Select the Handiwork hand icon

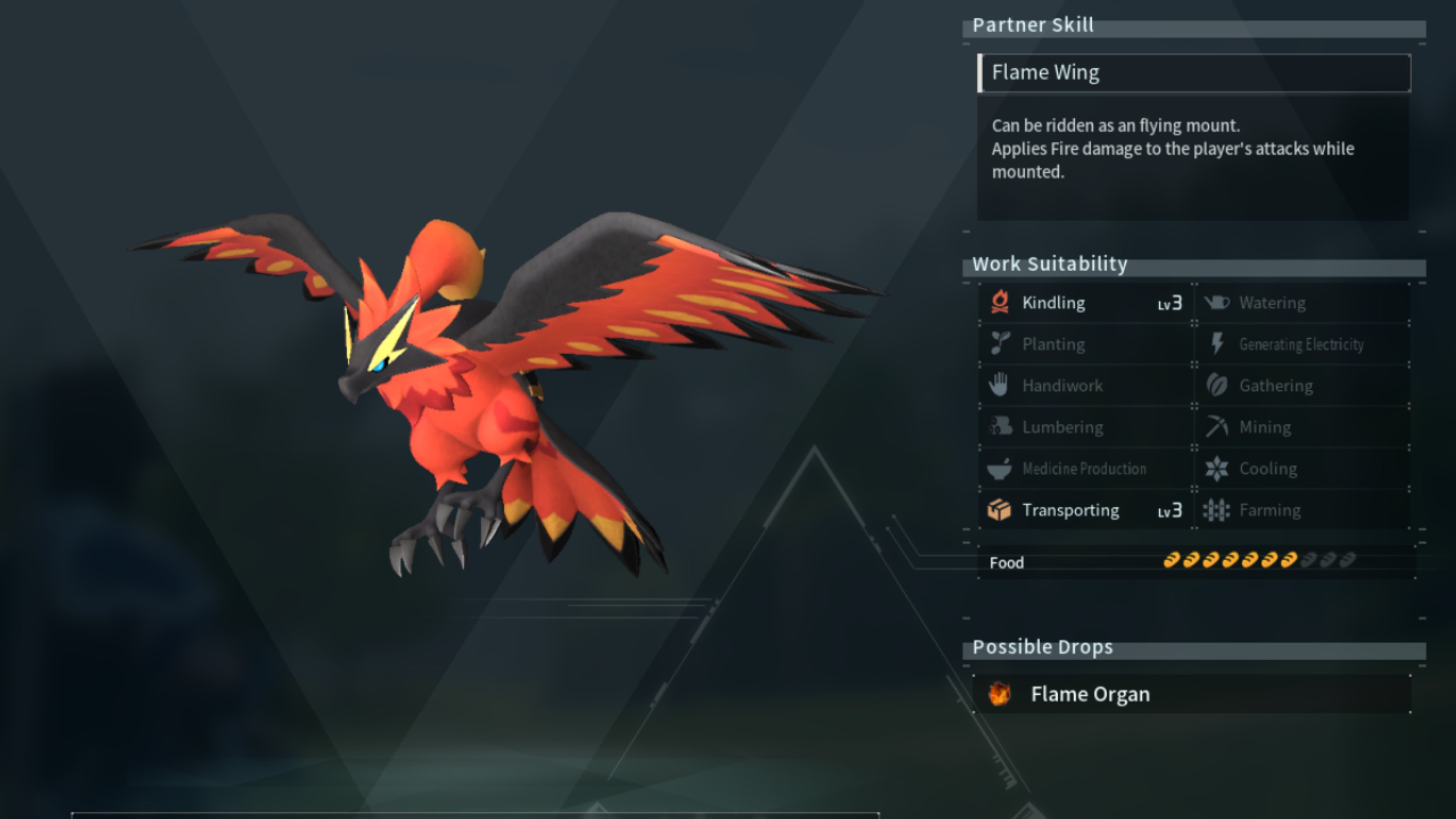click(1000, 386)
